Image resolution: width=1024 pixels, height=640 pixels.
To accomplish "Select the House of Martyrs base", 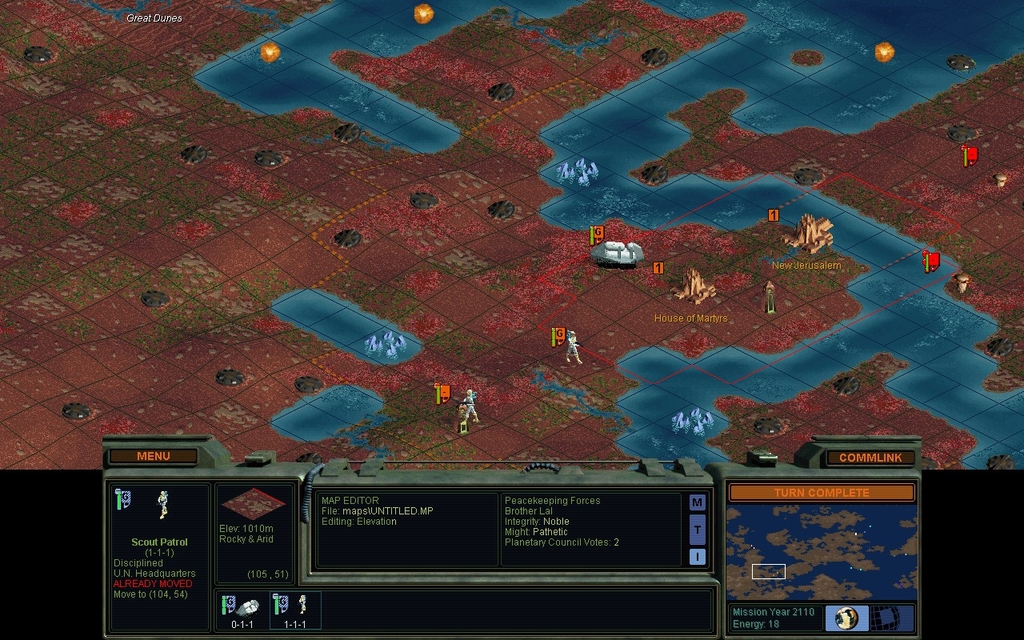I will [693, 287].
